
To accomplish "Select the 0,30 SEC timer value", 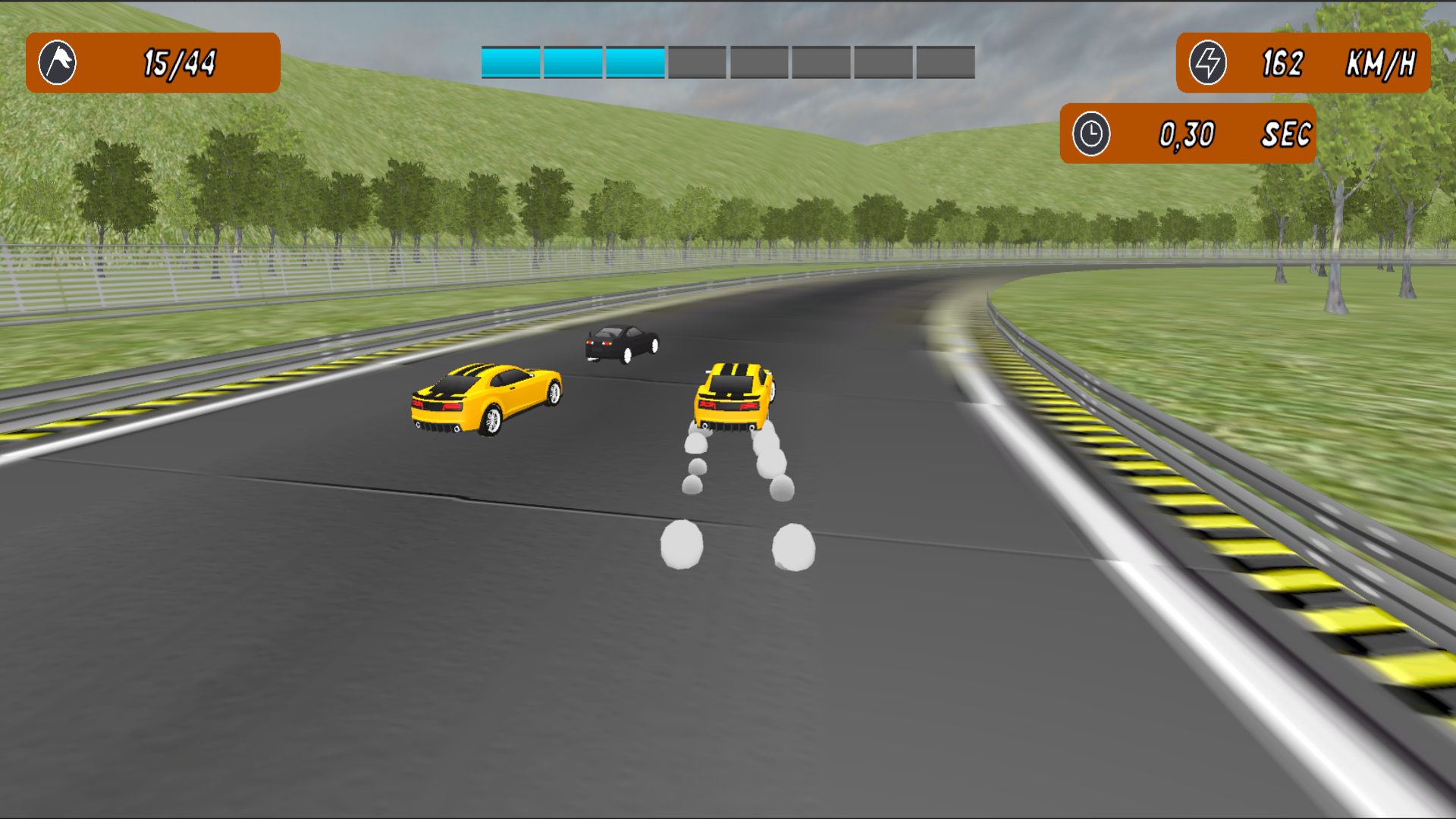I will pos(1187,135).
